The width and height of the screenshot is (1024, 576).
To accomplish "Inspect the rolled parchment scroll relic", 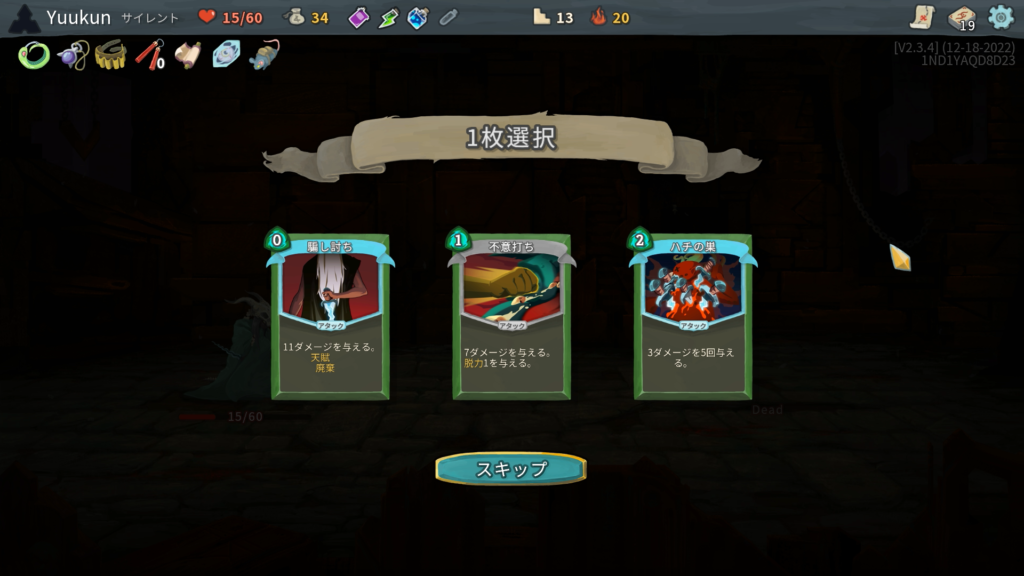I will [187, 54].
